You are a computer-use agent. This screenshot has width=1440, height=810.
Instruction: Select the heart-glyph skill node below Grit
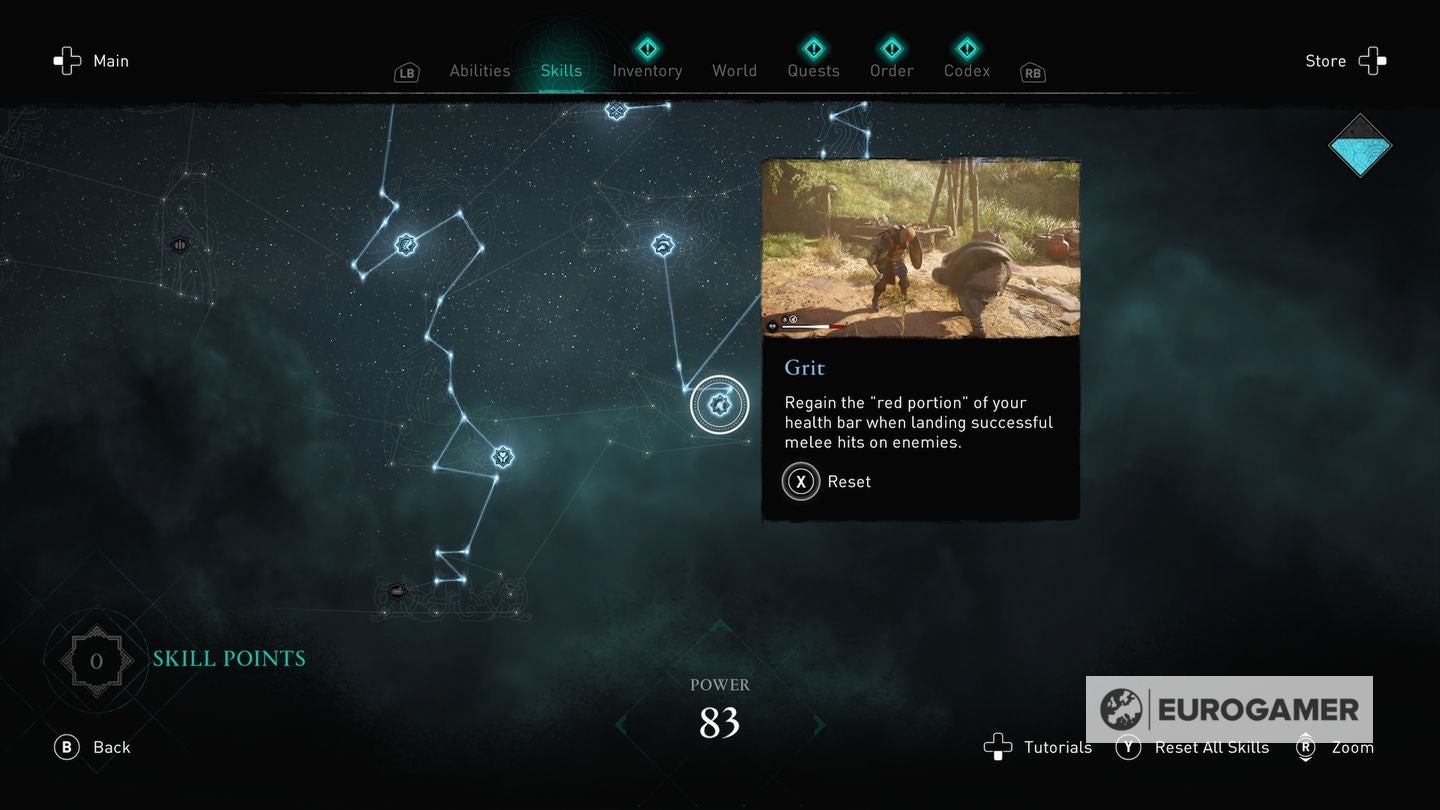(502, 457)
